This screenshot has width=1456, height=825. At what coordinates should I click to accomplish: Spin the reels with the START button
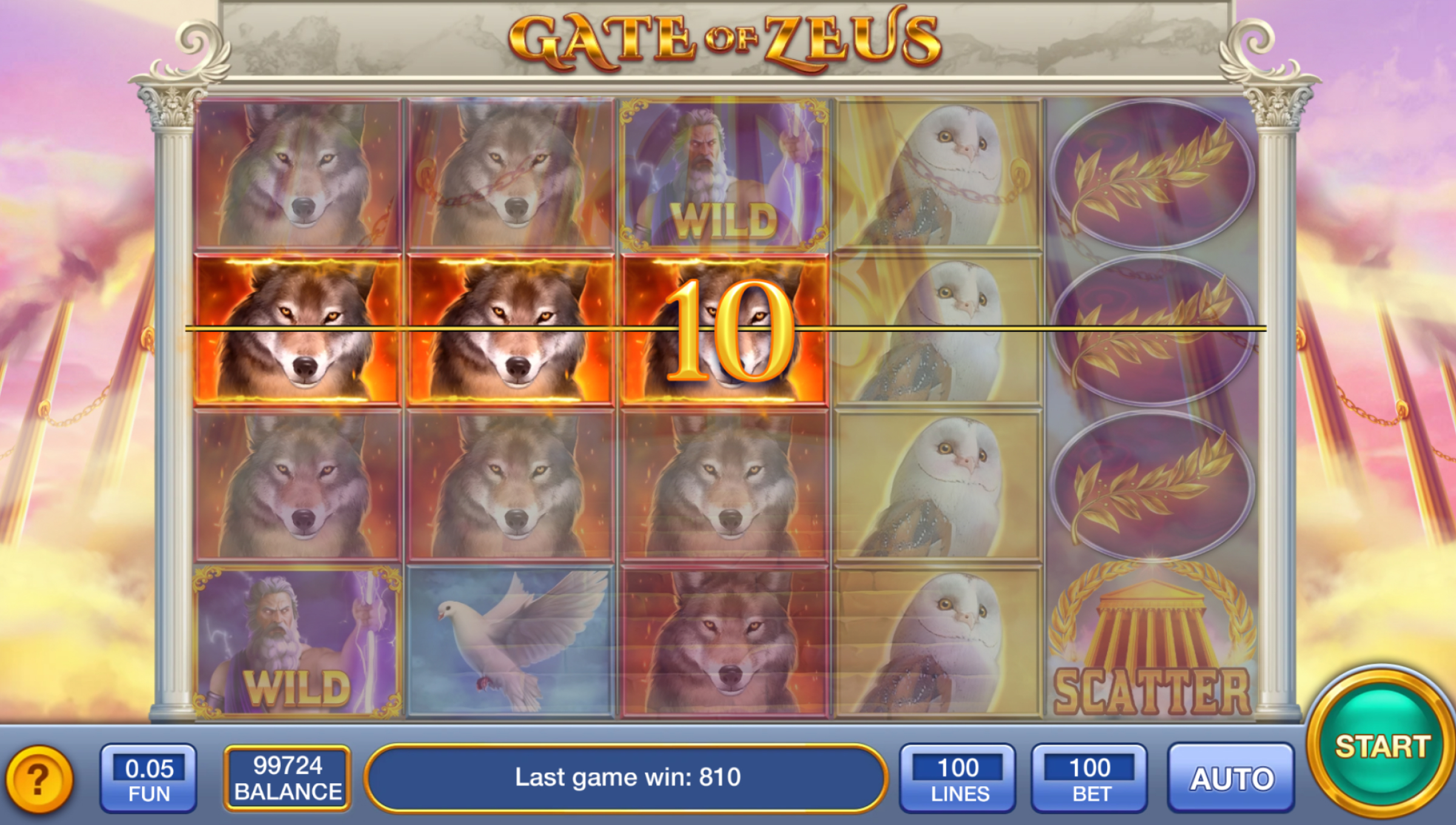(x=1381, y=747)
